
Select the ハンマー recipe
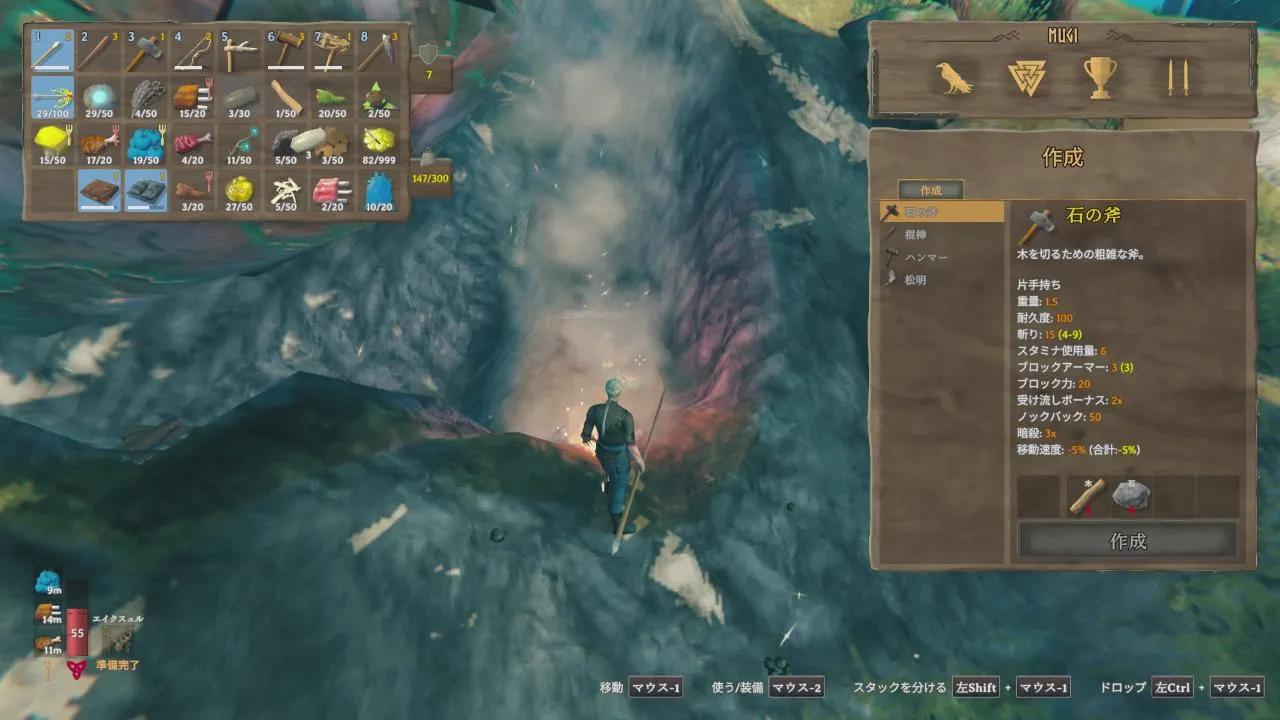[941, 257]
